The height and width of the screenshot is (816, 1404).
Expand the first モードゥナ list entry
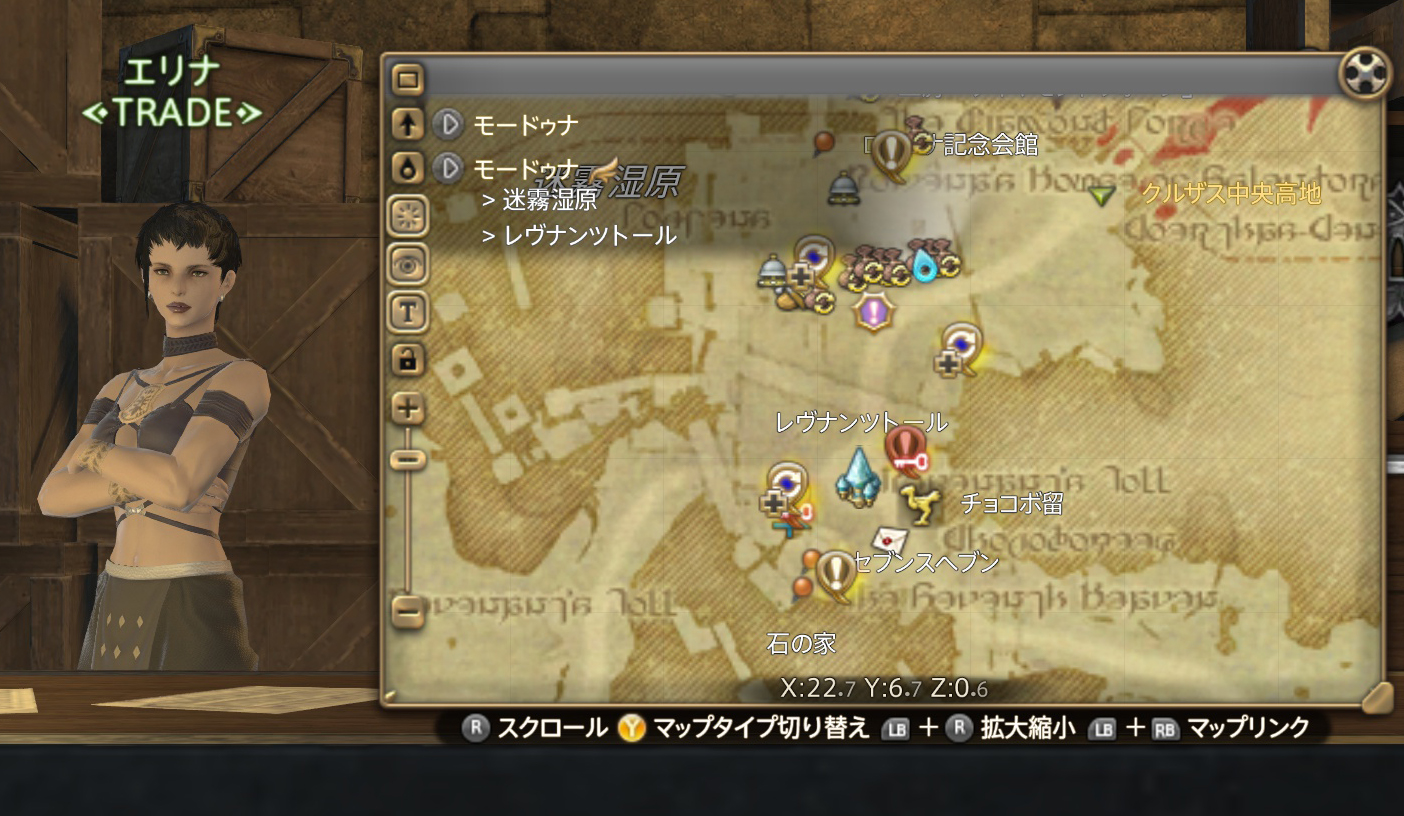click(x=447, y=124)
